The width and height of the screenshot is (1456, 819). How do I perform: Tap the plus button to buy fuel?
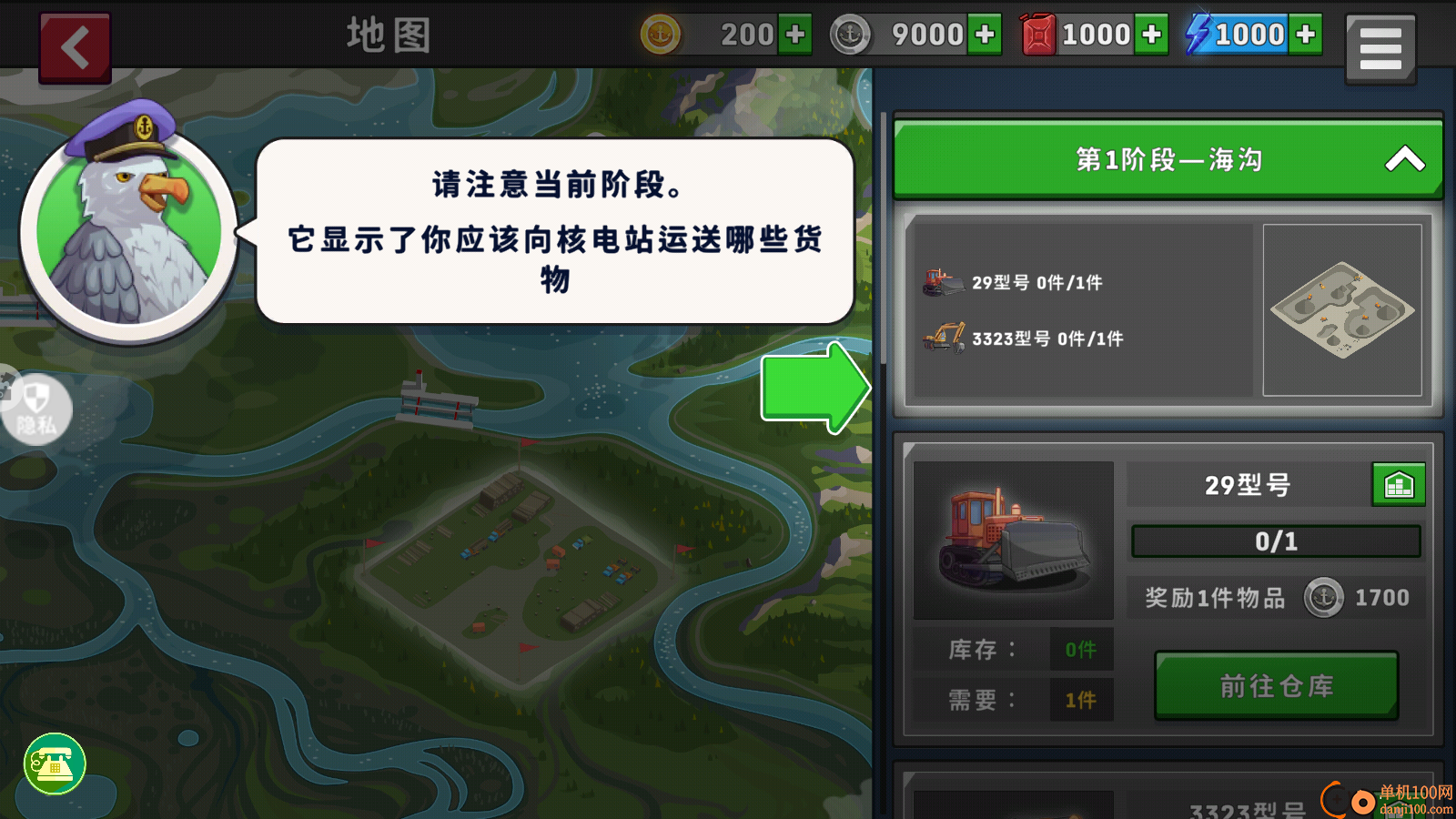[x=1153, y=35]
